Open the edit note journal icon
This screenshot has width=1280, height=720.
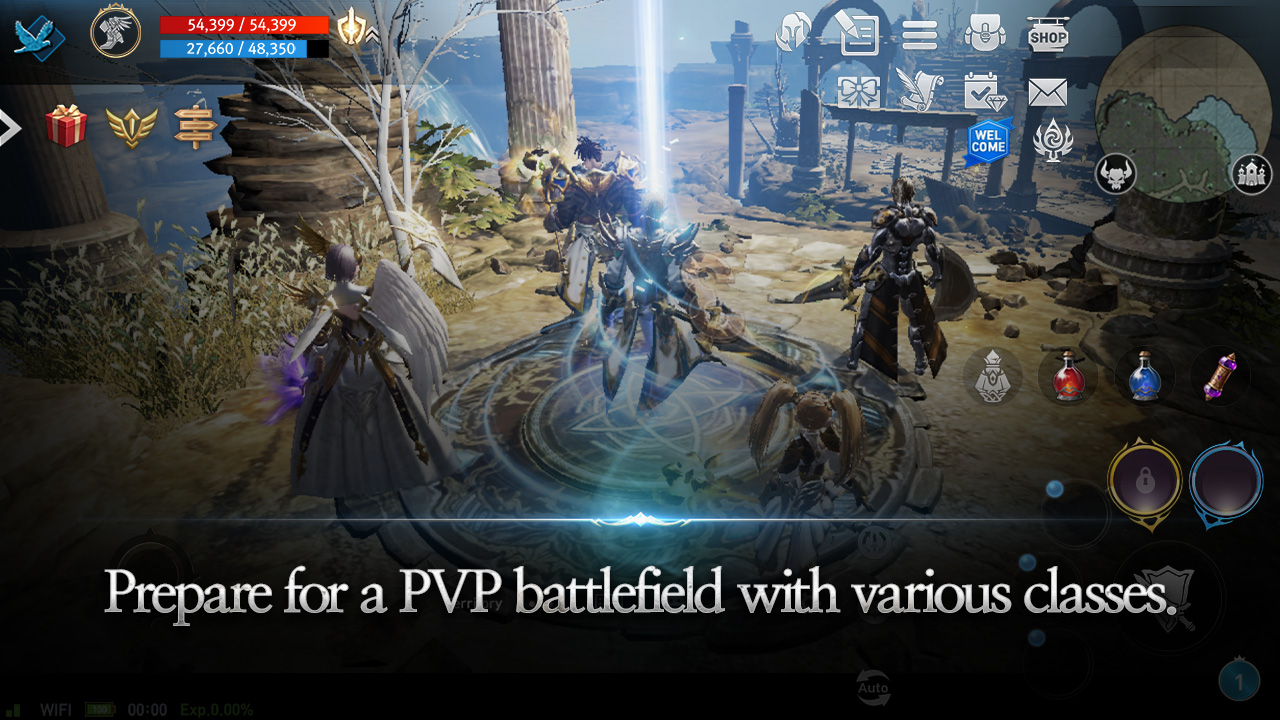857,35
